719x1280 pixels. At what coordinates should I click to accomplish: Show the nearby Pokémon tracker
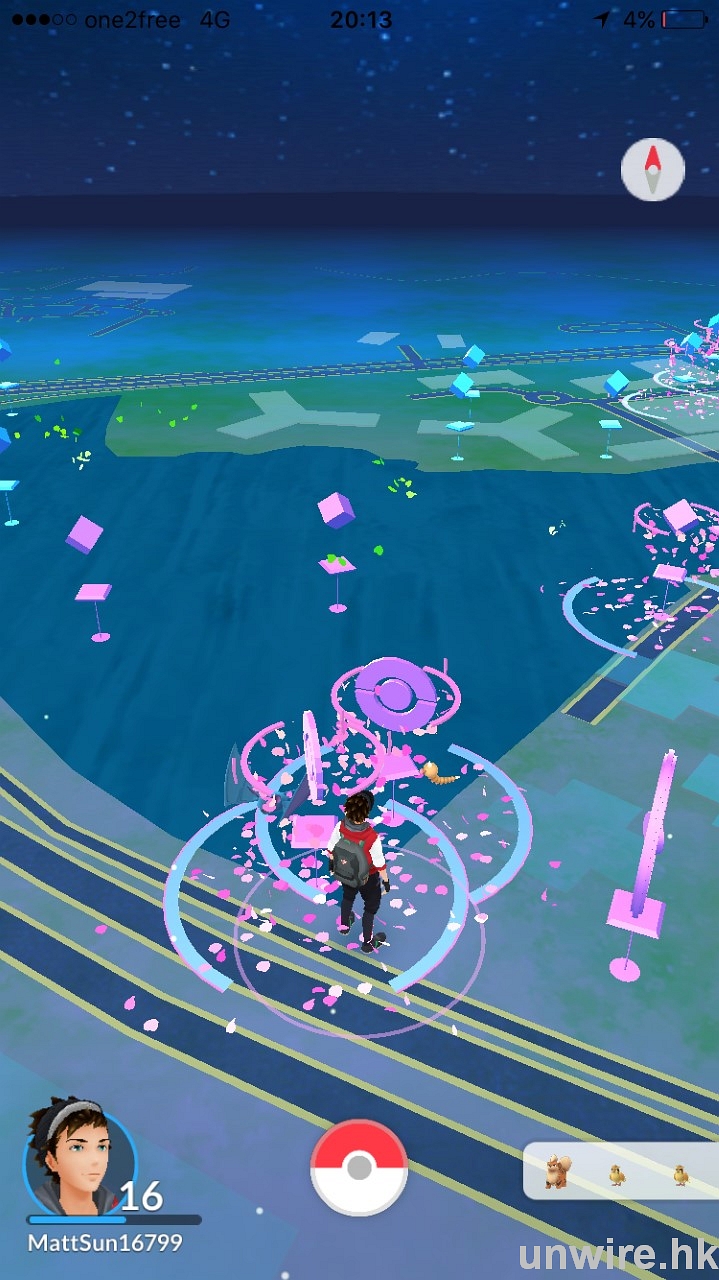pyautogui.click(x=619, y=1171)
